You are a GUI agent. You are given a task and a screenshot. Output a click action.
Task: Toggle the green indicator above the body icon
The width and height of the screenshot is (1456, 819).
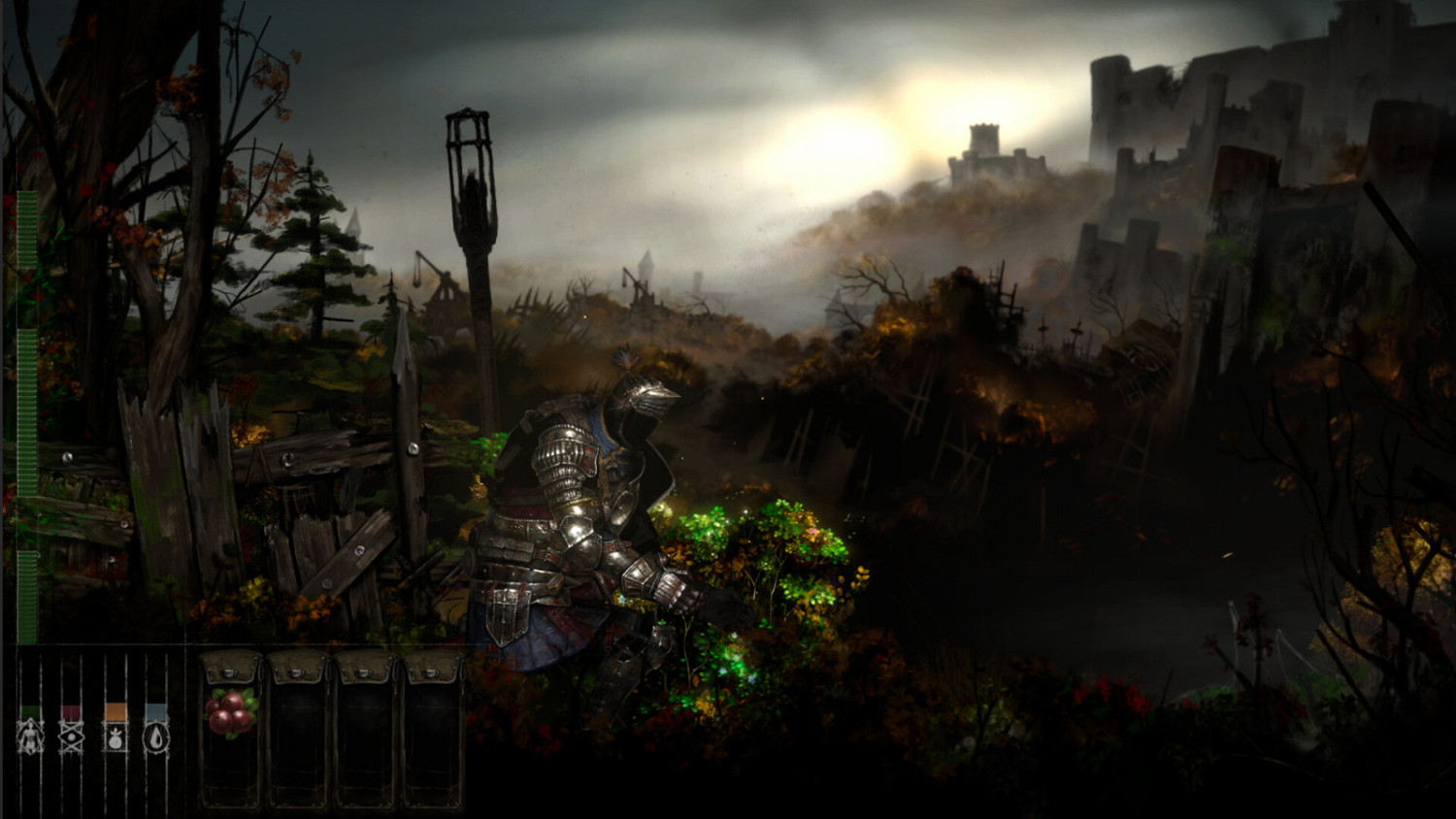pos(31,711)
